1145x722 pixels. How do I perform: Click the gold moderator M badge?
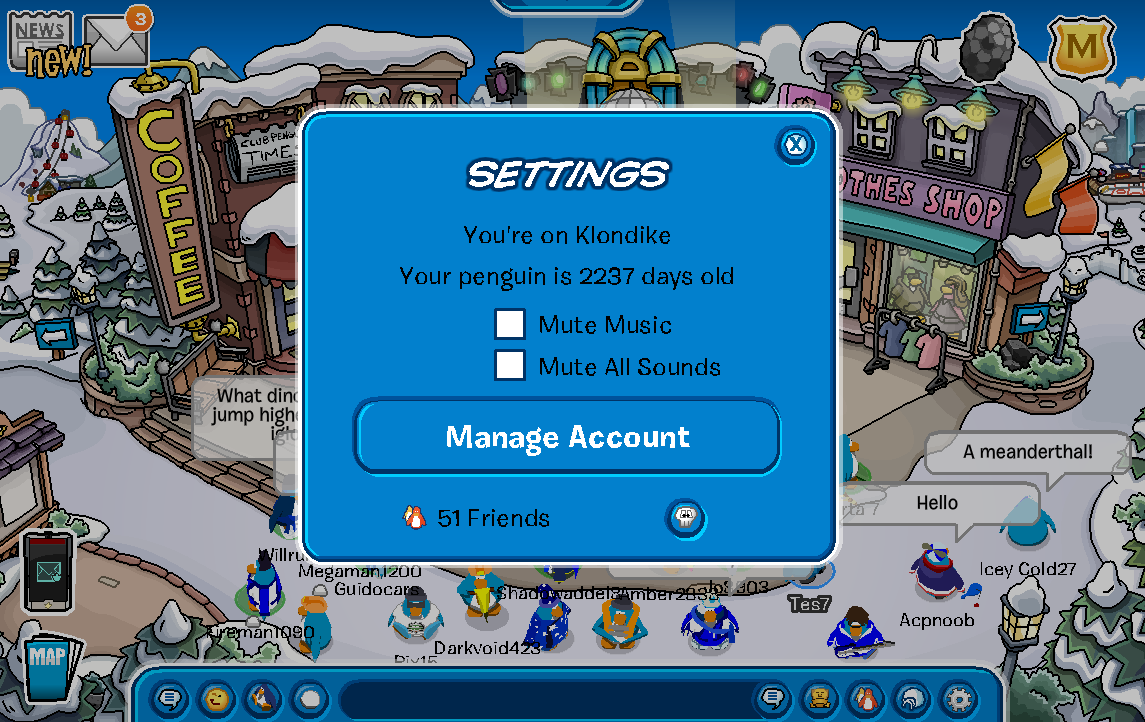(1080, 46)
